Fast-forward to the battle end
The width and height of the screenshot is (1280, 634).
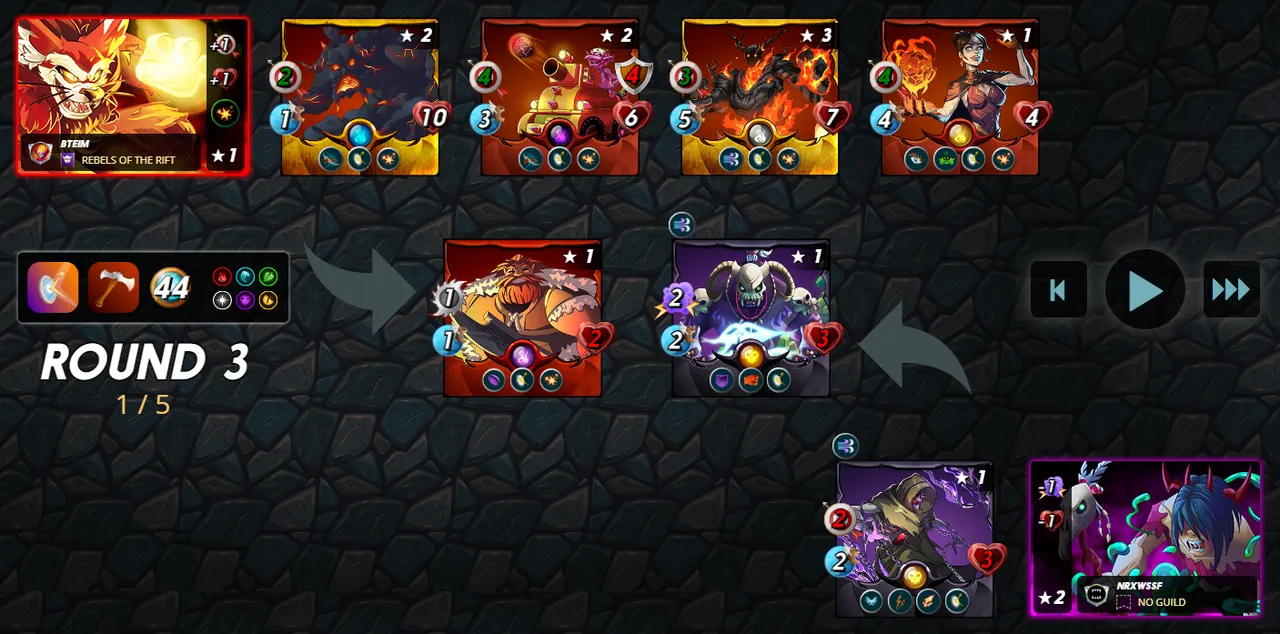(x=1231, y=290)
